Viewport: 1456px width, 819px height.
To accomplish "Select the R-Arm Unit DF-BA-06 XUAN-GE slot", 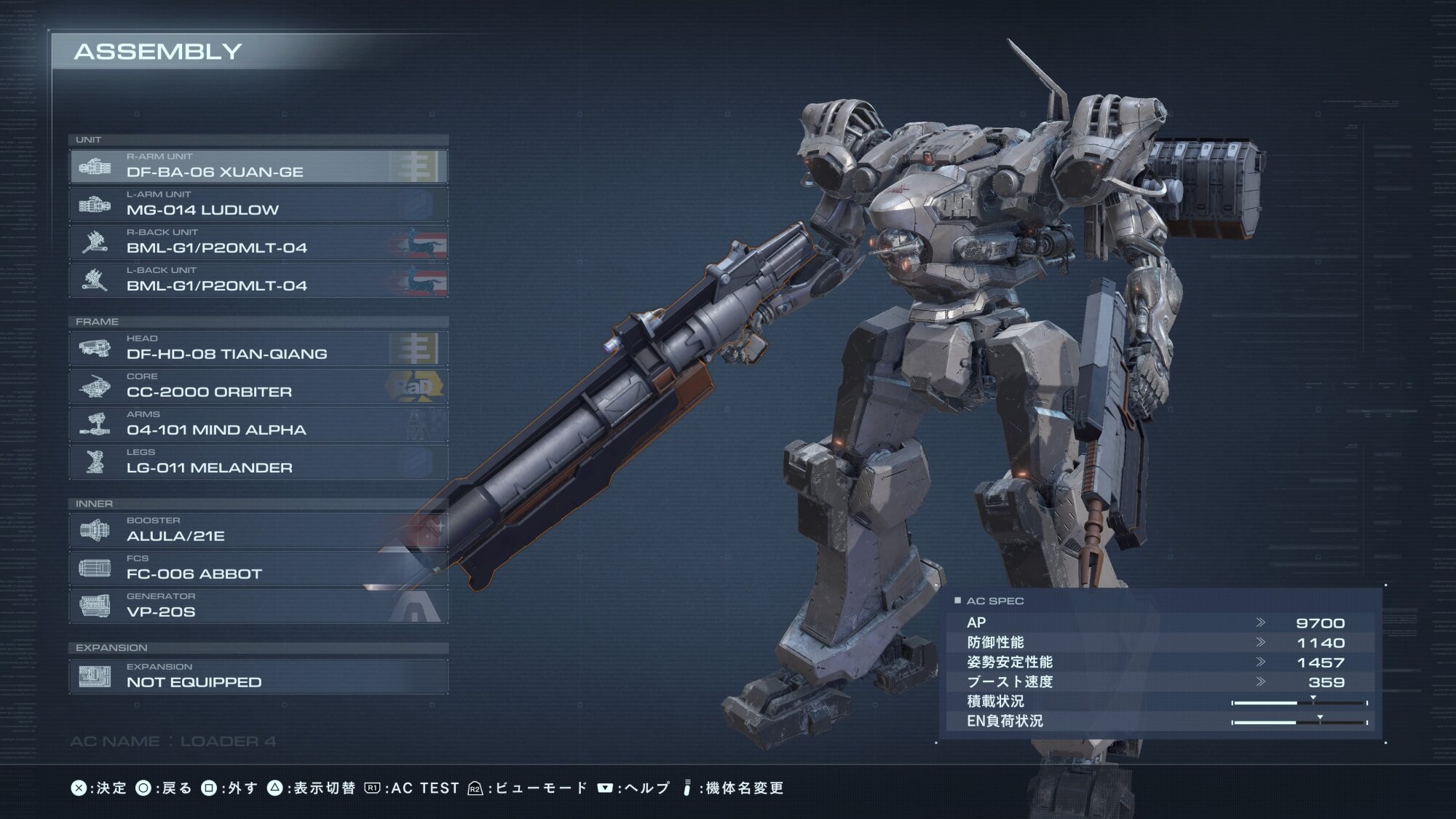I will tap(258, 166).
